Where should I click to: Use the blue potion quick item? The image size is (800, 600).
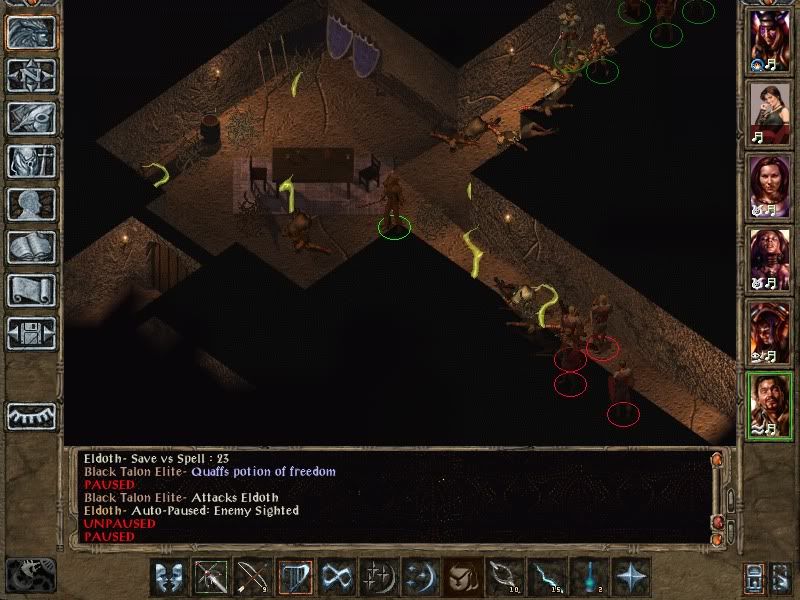588,577
